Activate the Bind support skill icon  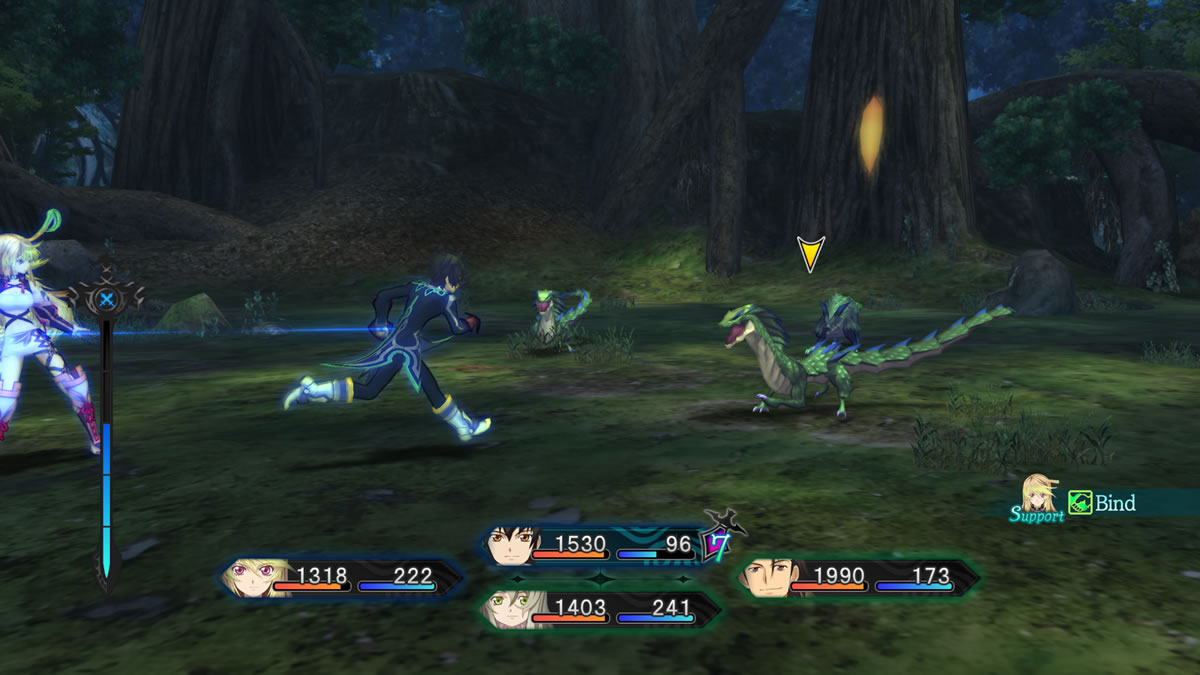pyautogui.click(x=1080, y=503)
